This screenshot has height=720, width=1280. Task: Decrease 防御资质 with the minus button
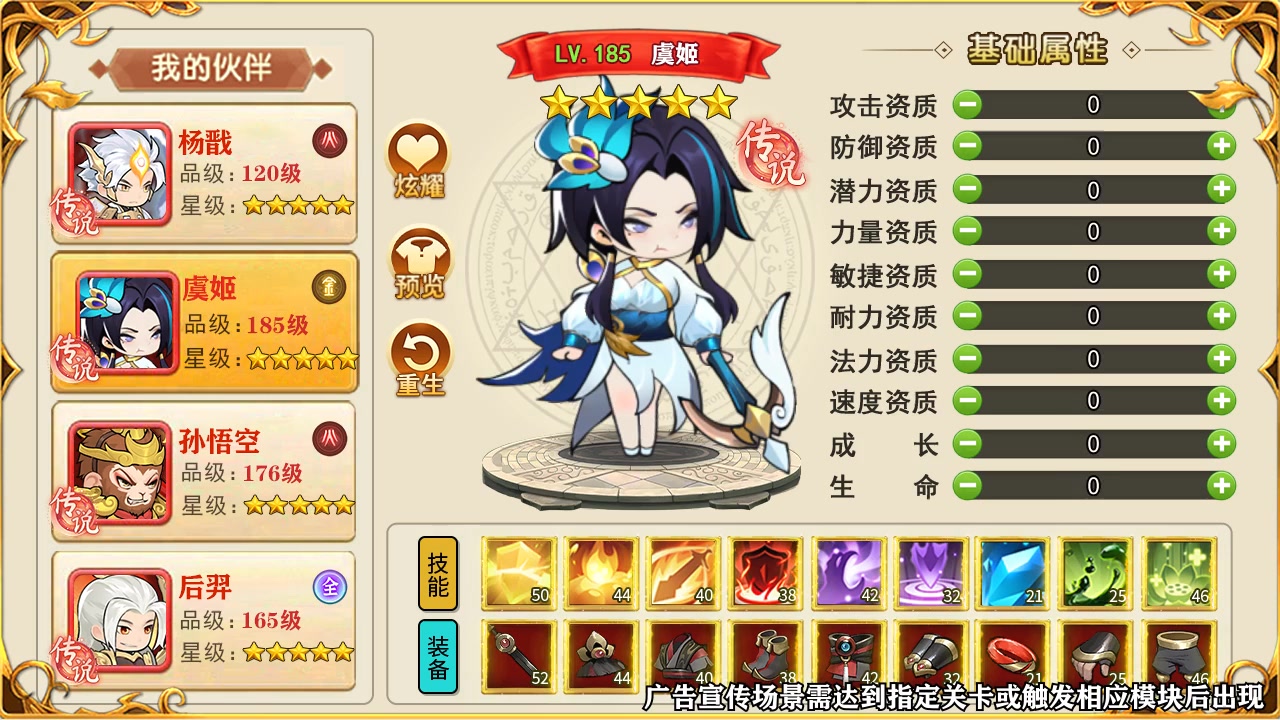(967, 146)
